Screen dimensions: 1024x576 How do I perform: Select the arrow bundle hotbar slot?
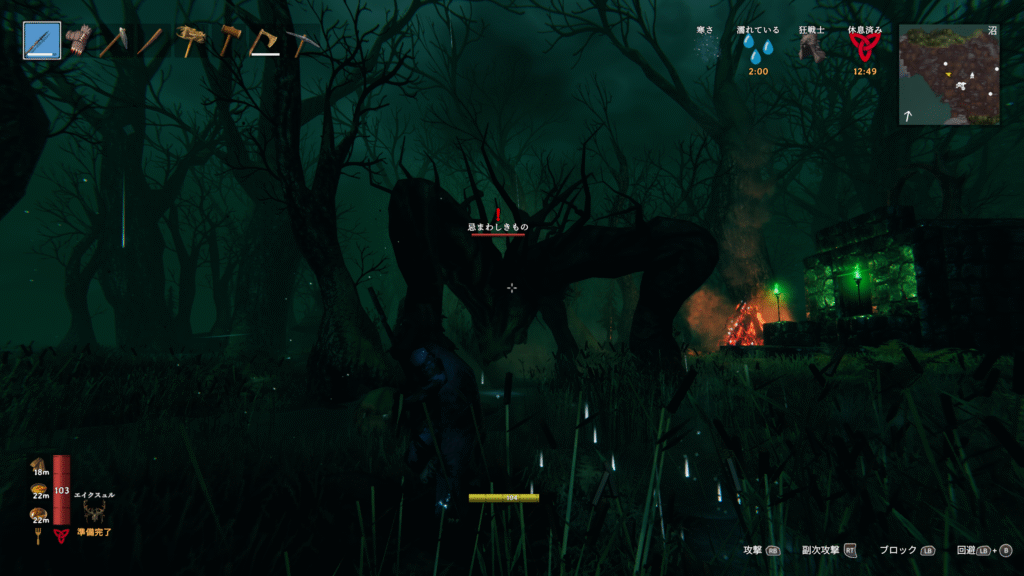78,40
